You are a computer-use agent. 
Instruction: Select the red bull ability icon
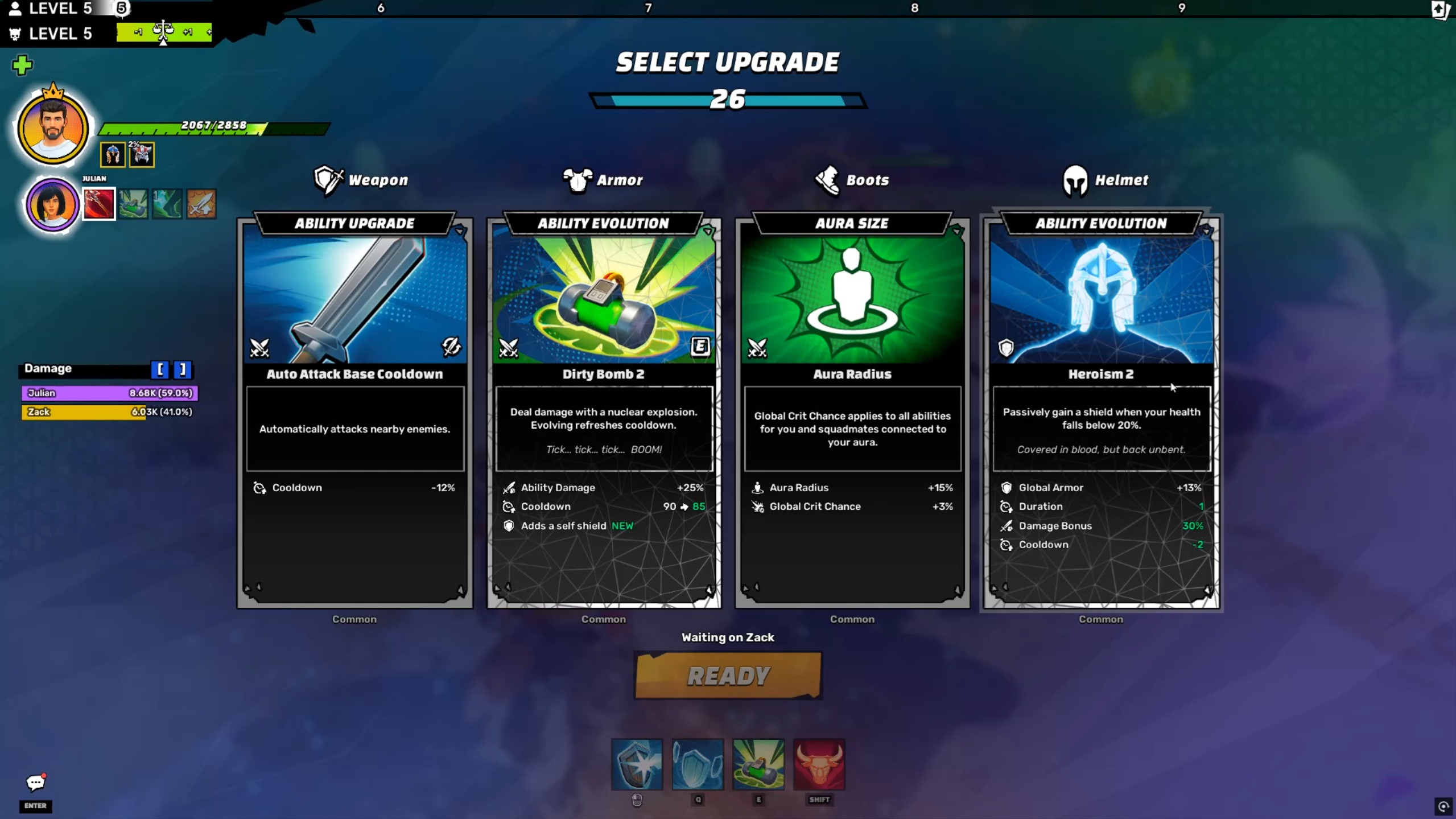pyautogui.click(x=819, y=764)
